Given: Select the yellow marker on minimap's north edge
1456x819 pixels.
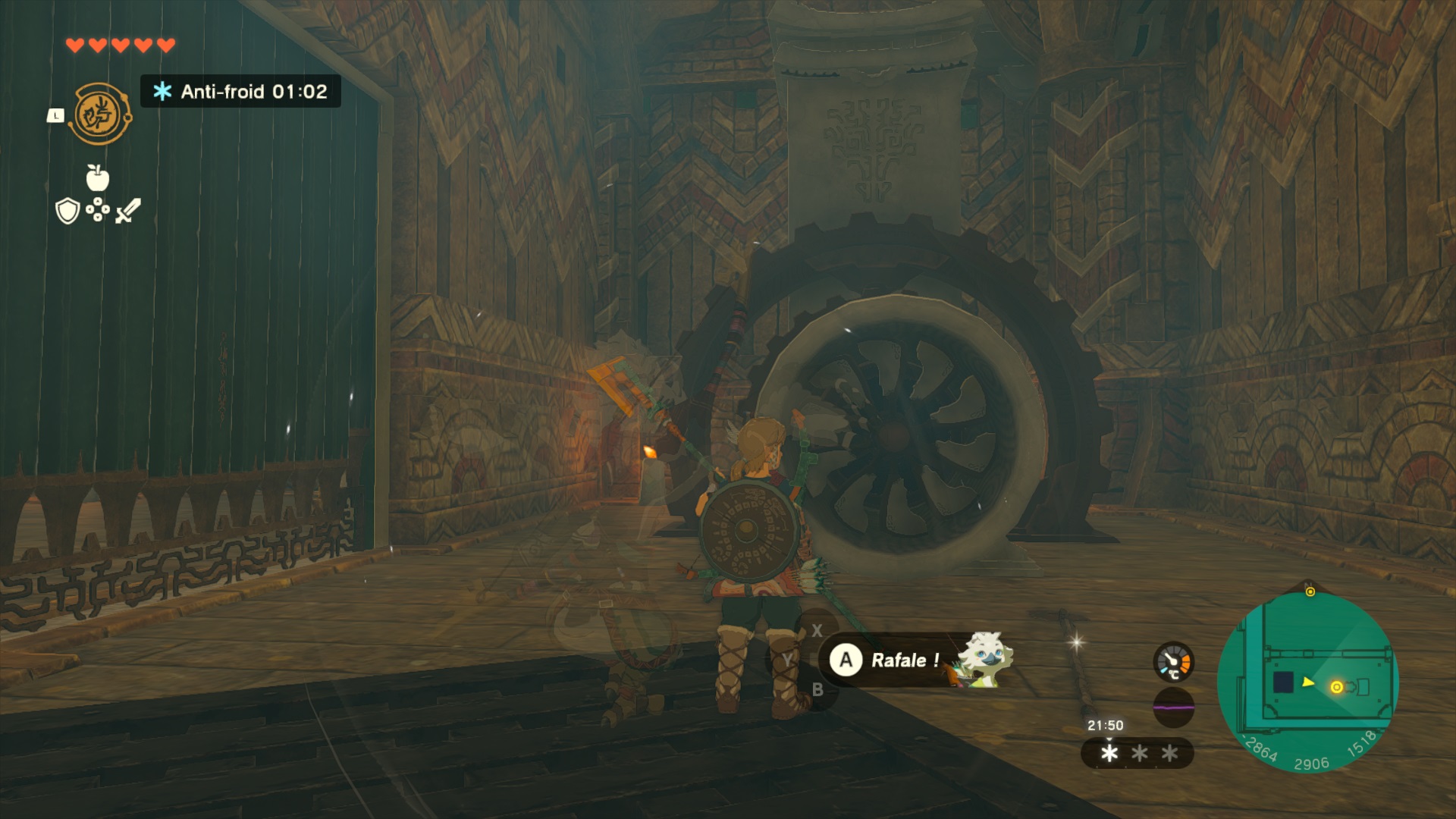Looking at the screenshot, I should pos(1310,591).
